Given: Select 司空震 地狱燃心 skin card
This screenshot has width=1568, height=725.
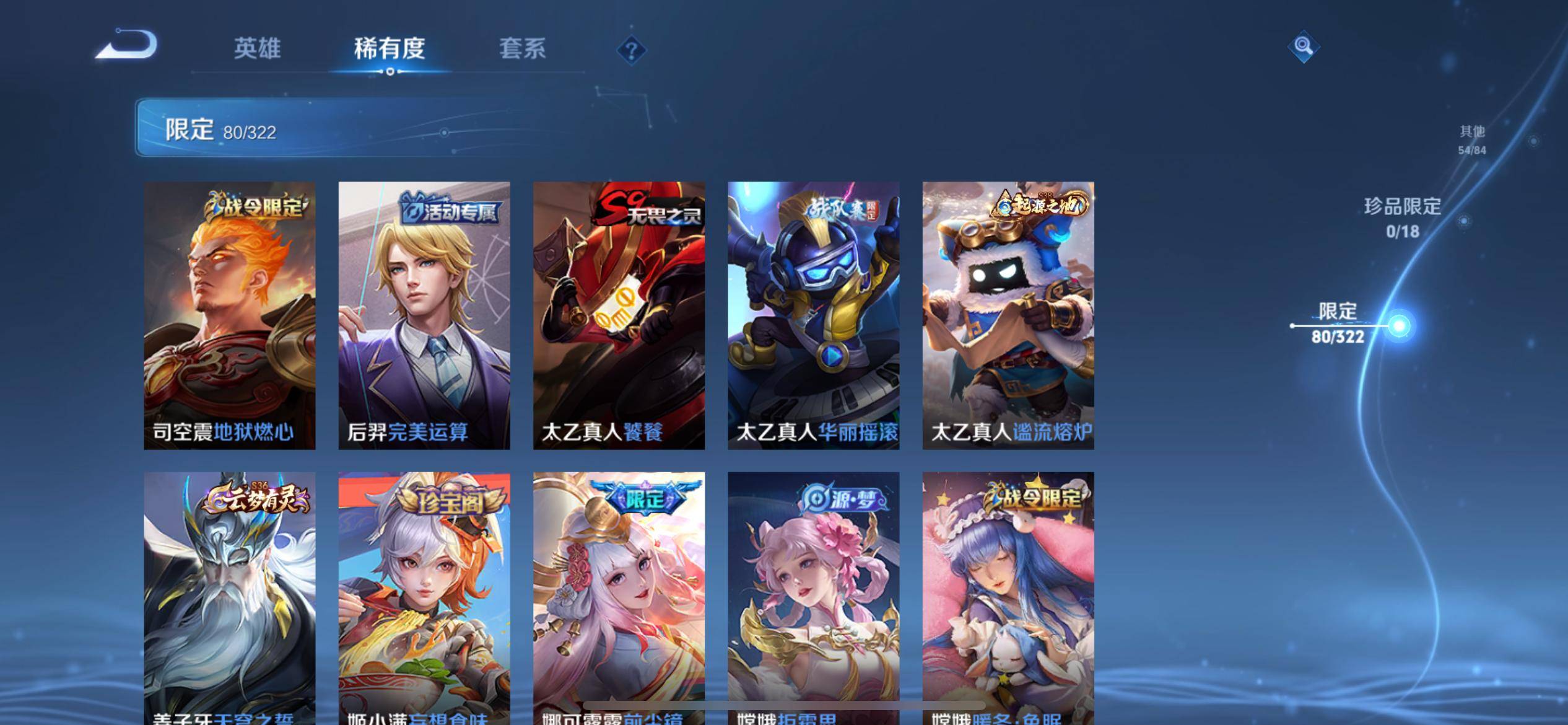Looking at the screenshot, I should 230,315.
